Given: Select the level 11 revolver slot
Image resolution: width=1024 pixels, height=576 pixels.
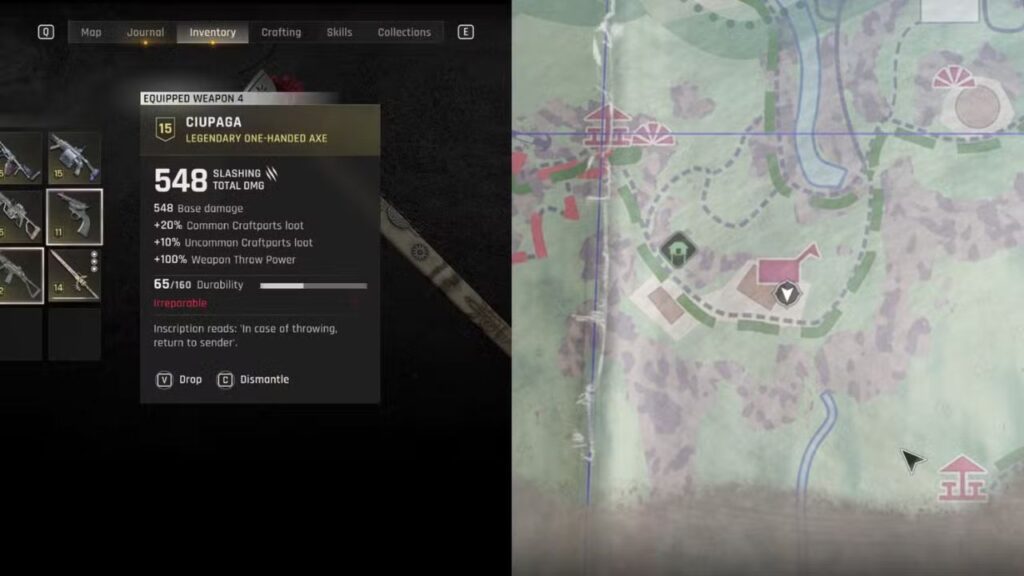Looking at the screenshot, I should pos(75,216).
